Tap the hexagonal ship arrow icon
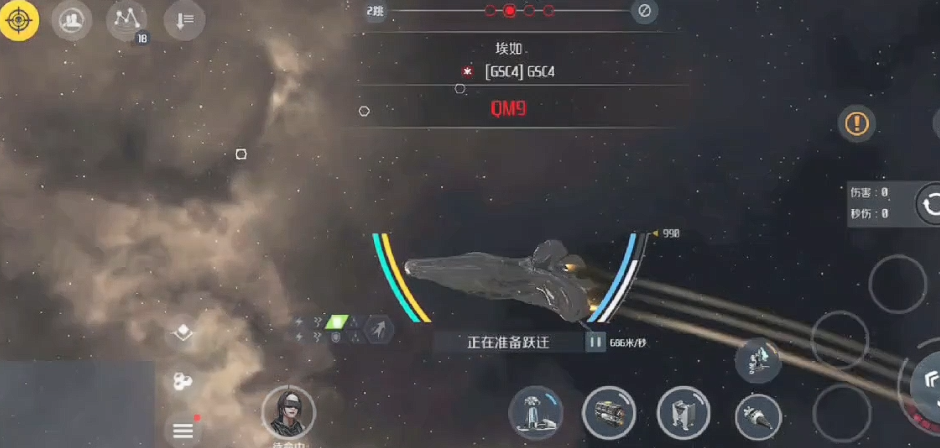 click(378, 329)
